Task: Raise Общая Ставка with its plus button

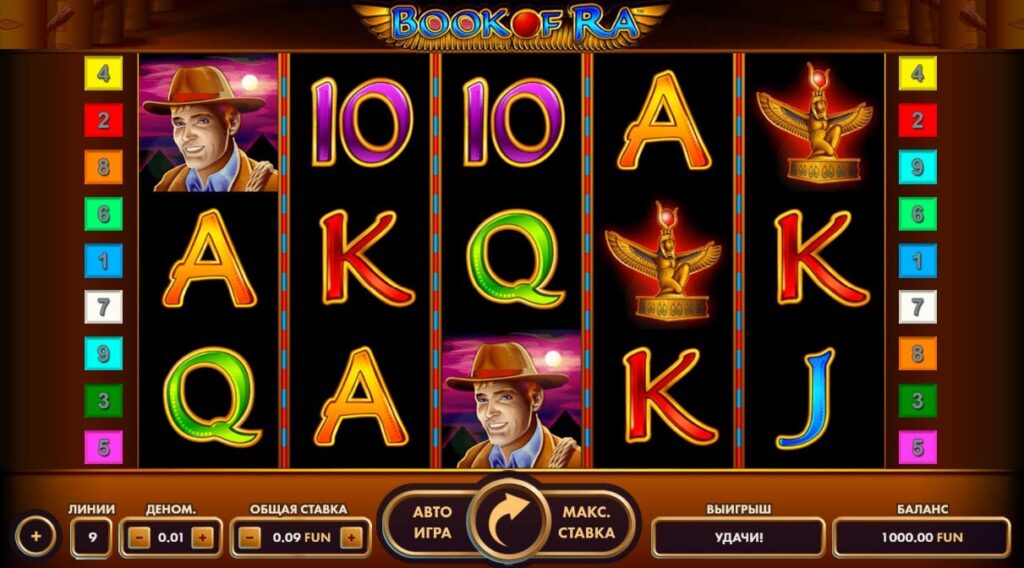Action: (x=351, y=538)
